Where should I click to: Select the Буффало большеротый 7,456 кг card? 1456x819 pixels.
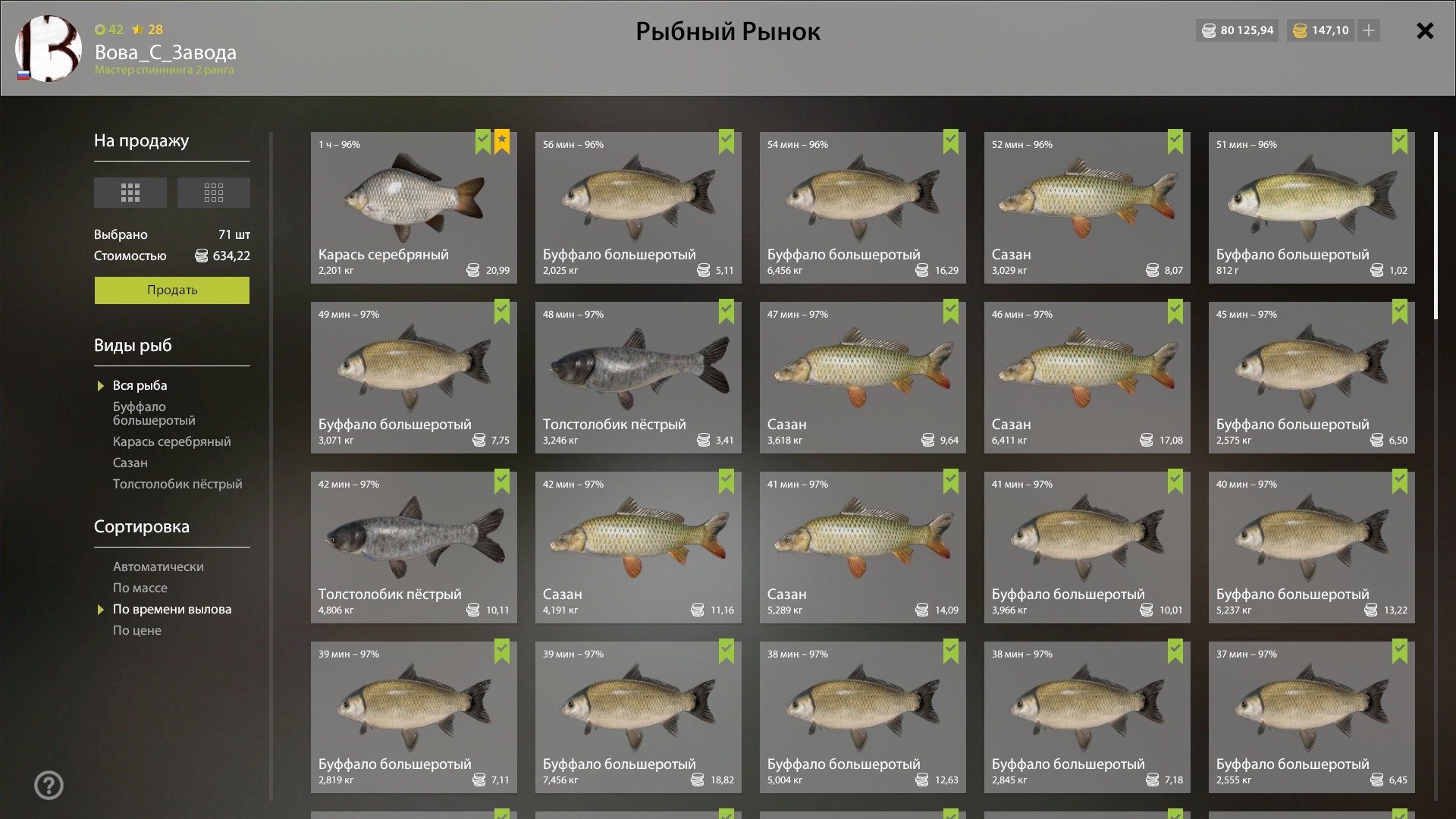638,717
